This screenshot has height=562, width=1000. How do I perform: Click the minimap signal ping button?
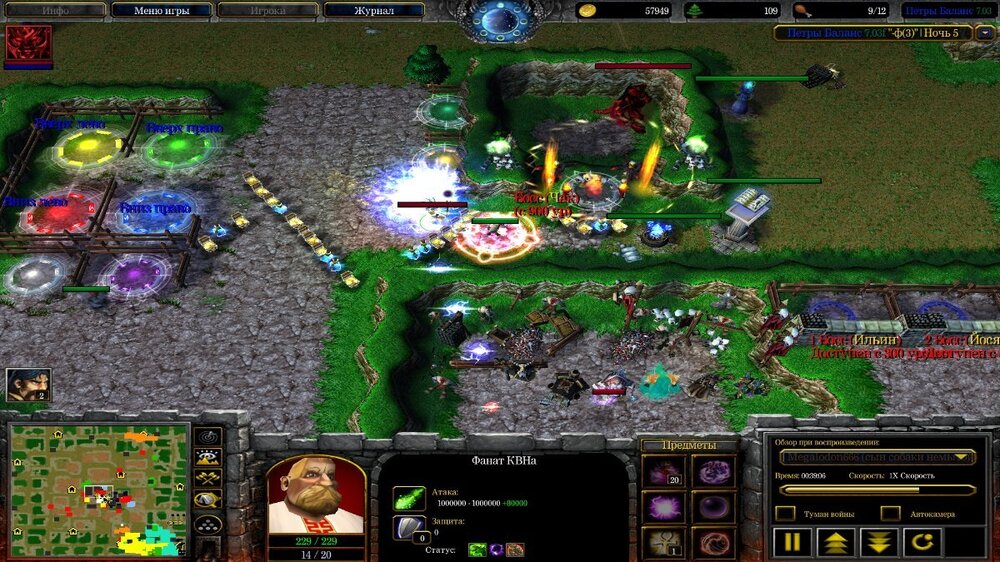208,437
